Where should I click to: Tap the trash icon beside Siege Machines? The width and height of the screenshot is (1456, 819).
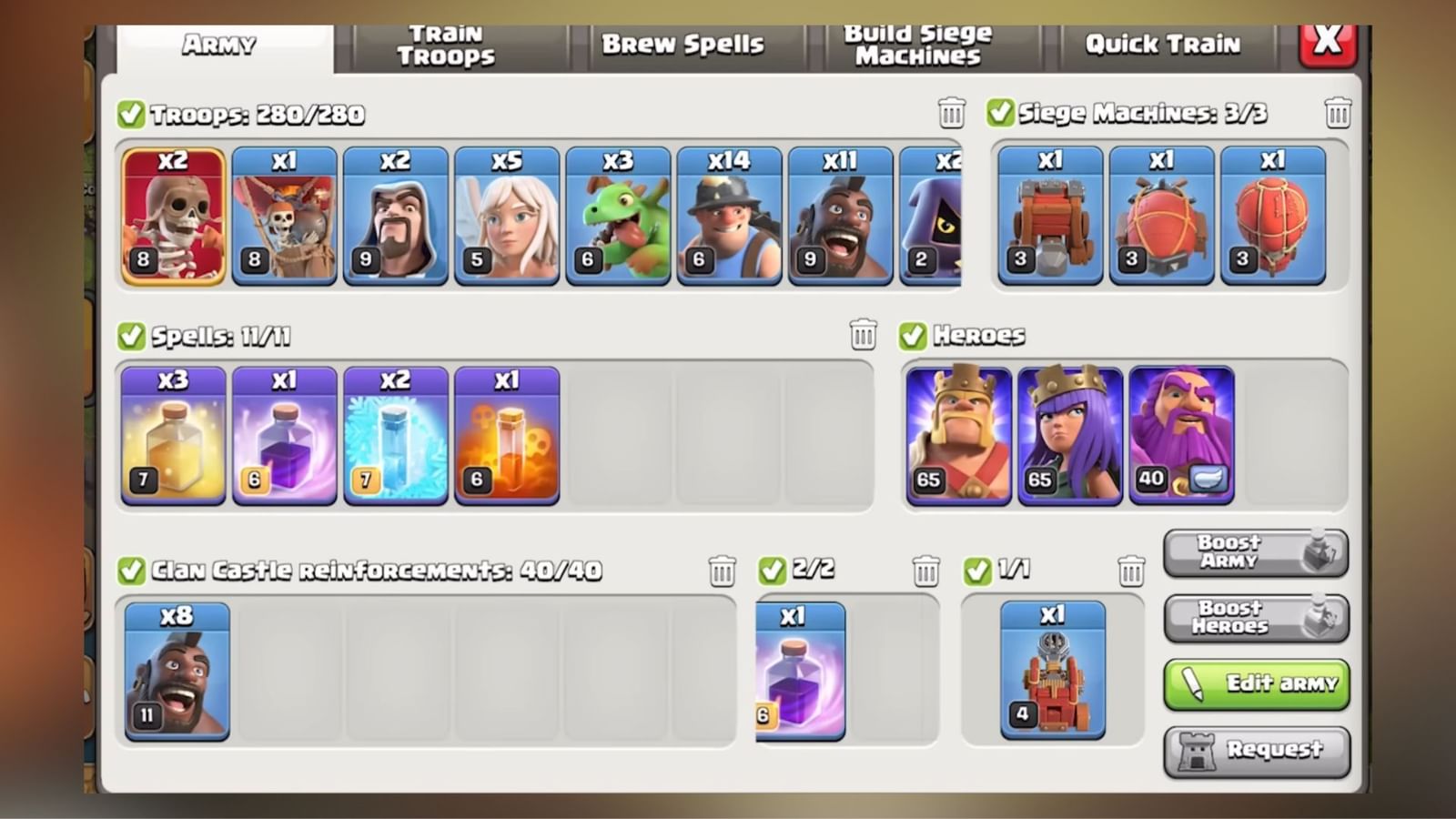(1337, 112)
